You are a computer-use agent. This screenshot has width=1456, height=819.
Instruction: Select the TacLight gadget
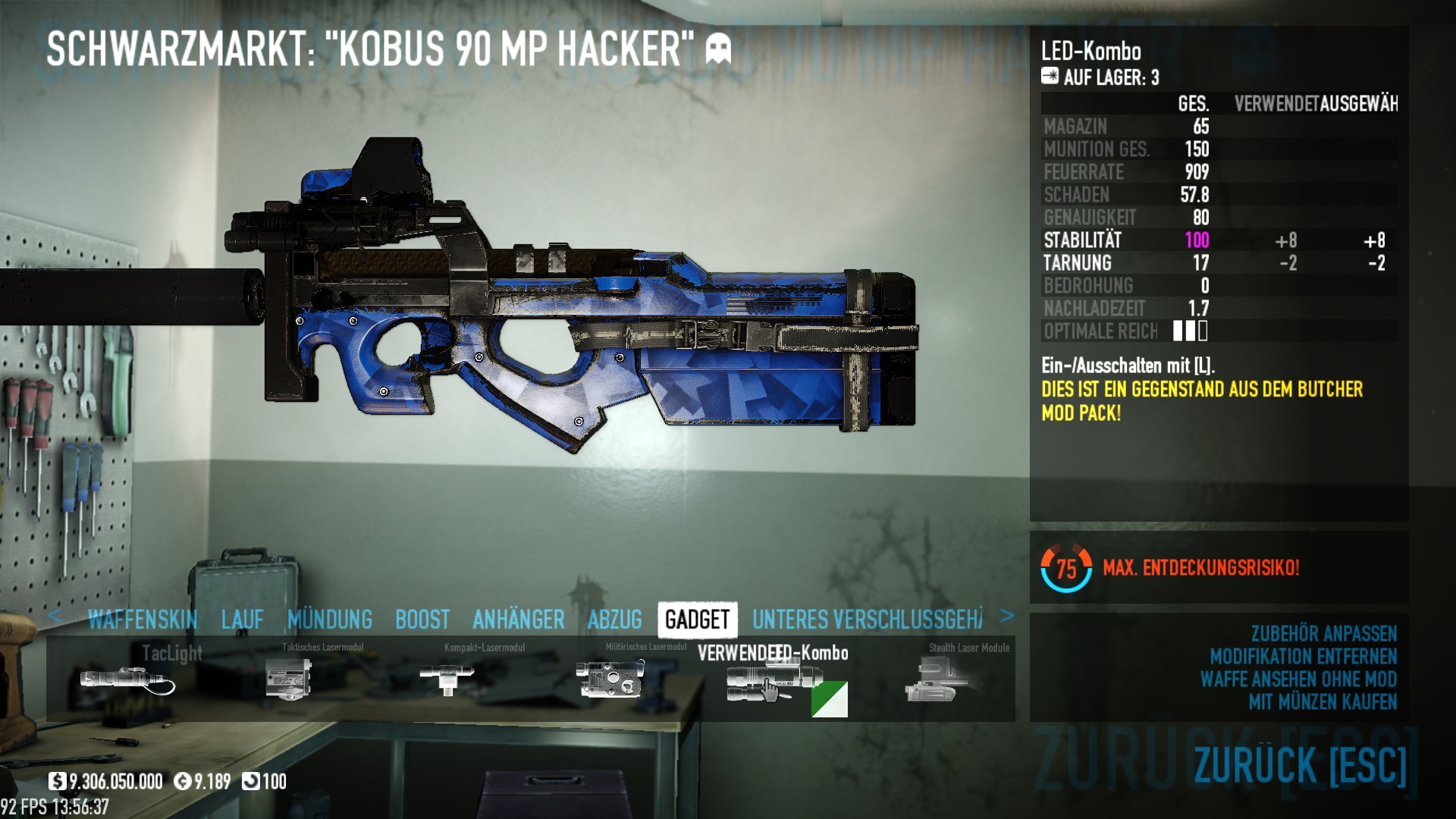[127, 679]
